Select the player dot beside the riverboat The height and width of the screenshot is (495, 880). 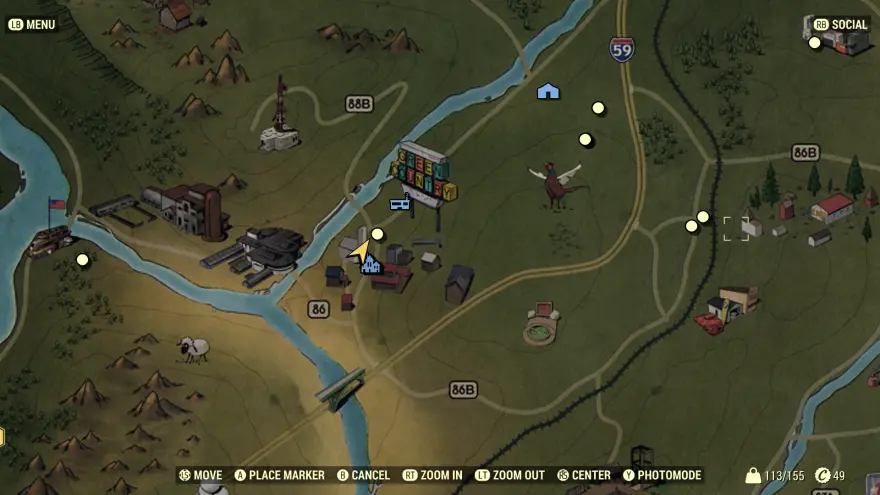click(x=83, y=260)
